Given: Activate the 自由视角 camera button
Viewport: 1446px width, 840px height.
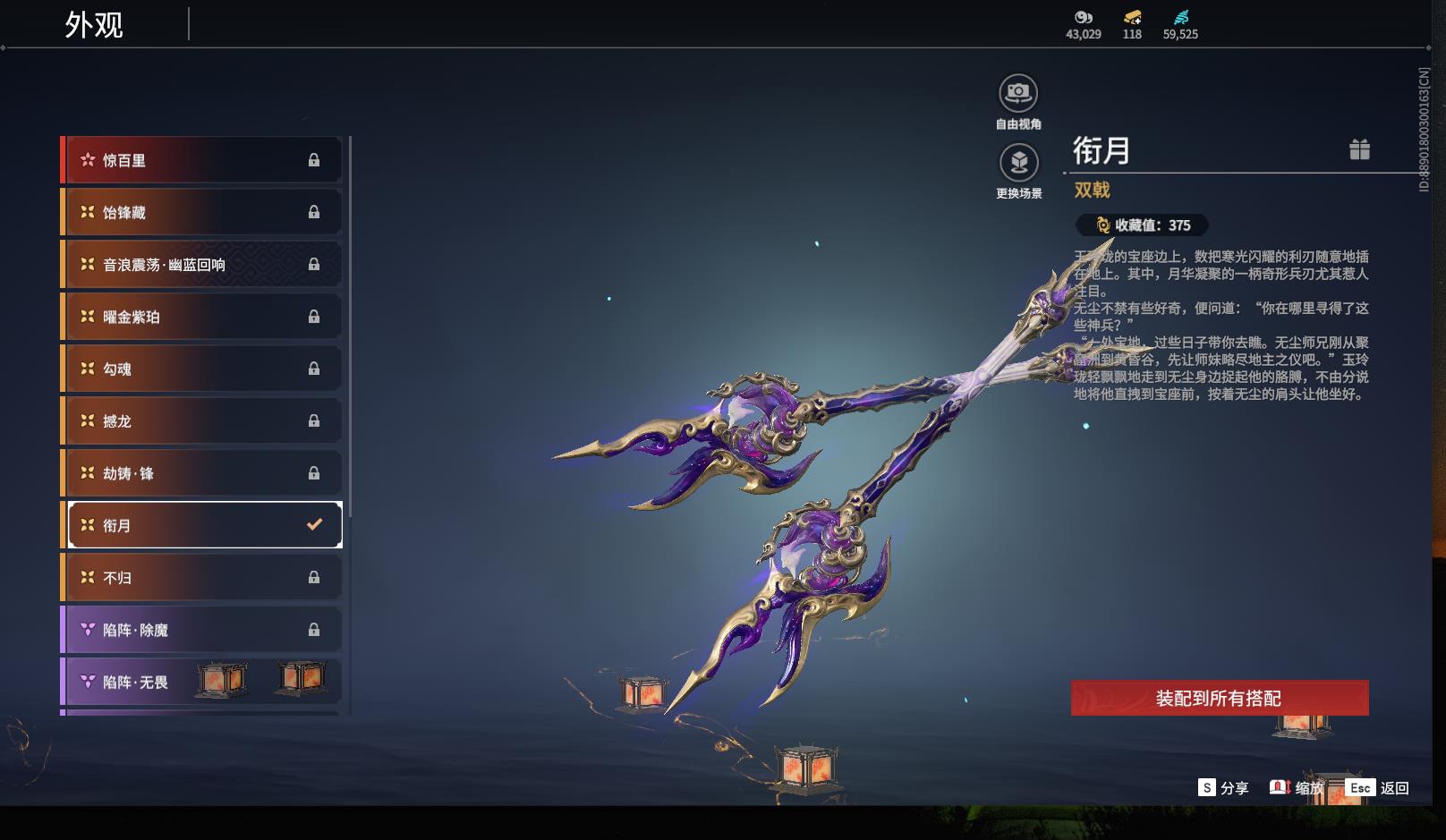Looking at the screenshot, I should pyautogui.click(x=1018, y=93).
